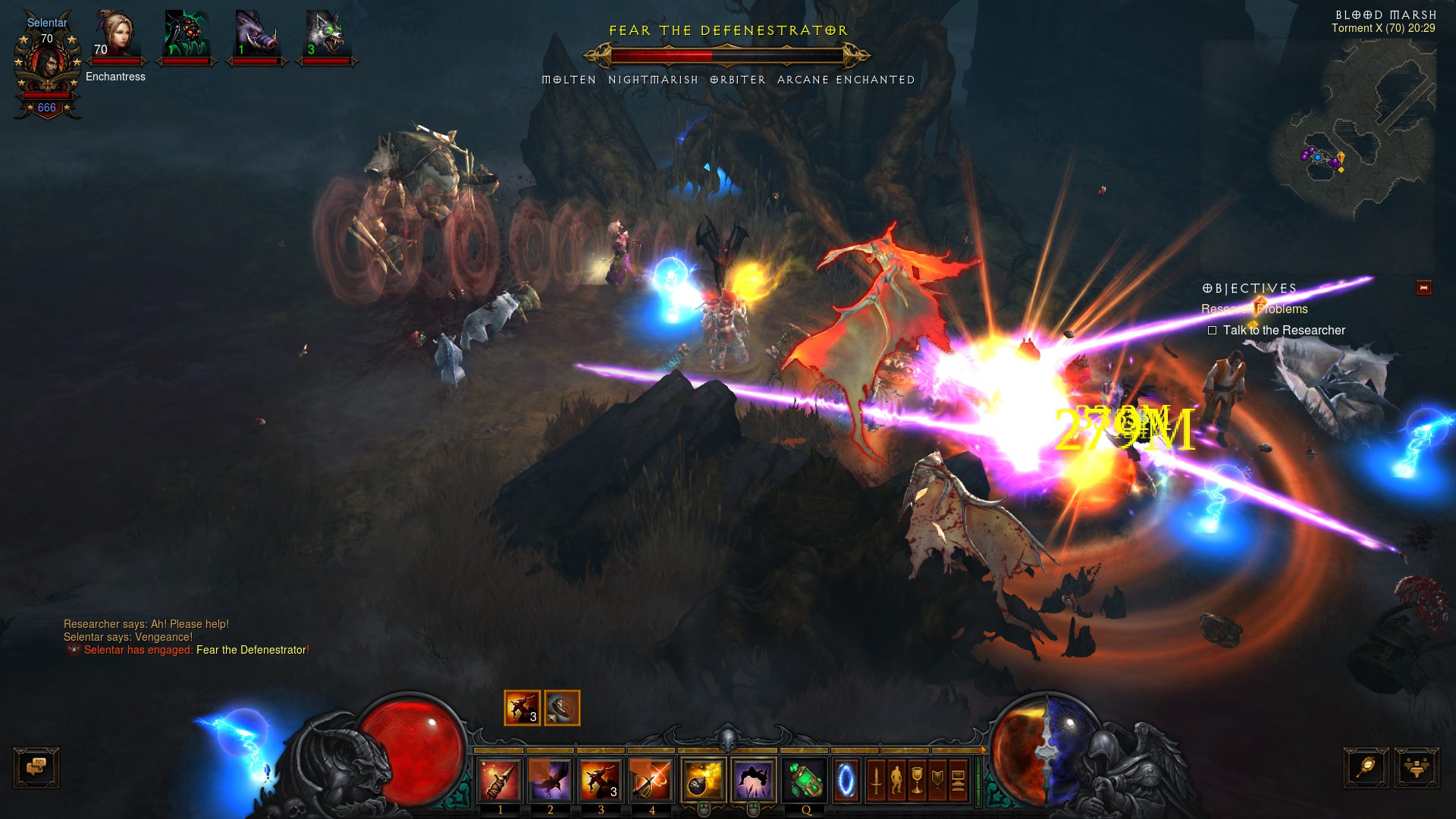
Task: Open the Game Menu computer button
Action: click(x=959, y=780)
